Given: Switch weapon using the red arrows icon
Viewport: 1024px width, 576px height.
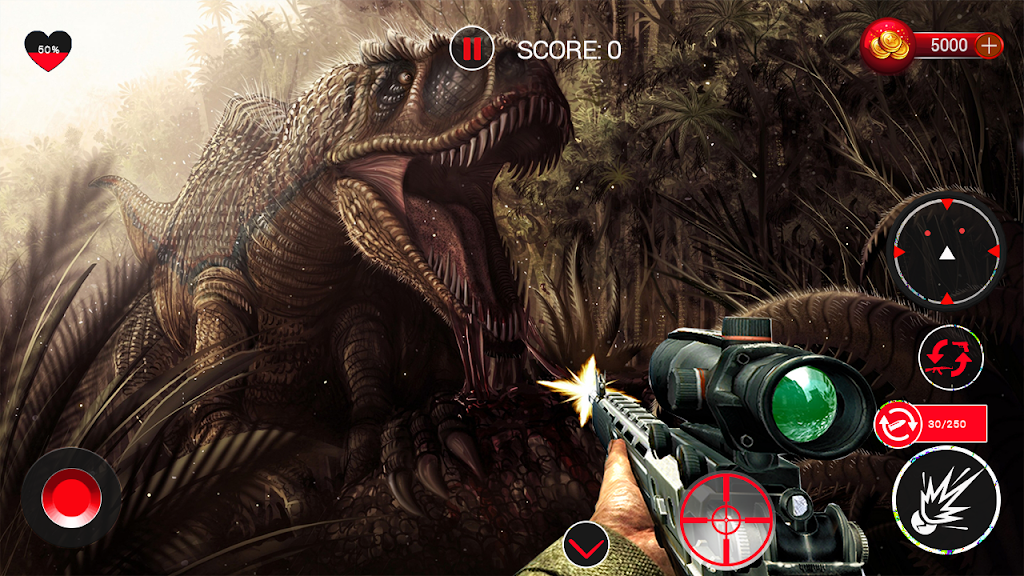Looking at the screenshot, I should tap(951, 358).
